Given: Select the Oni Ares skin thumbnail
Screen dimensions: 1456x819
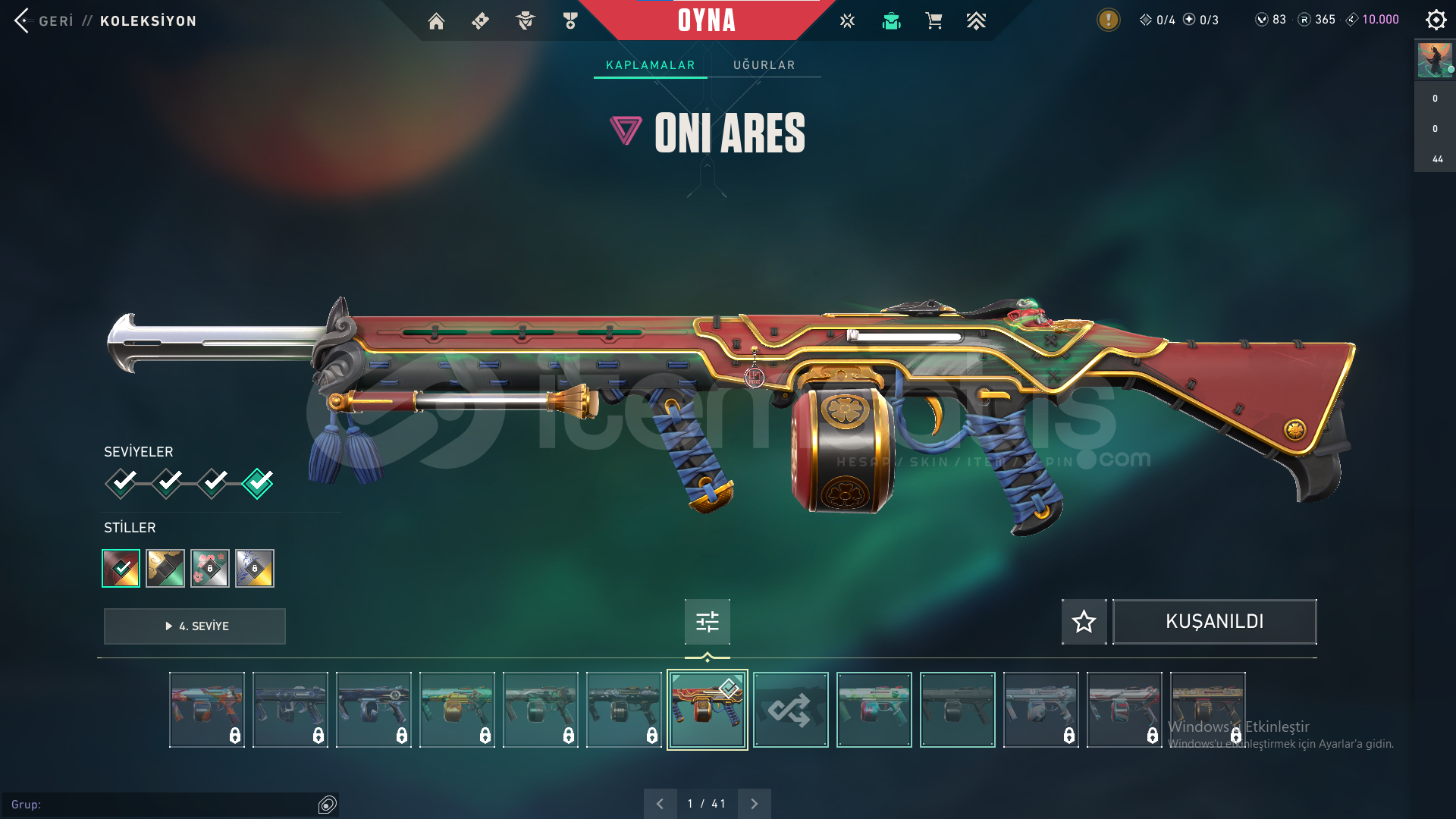Looking at the screenshot, I should 707,710.
